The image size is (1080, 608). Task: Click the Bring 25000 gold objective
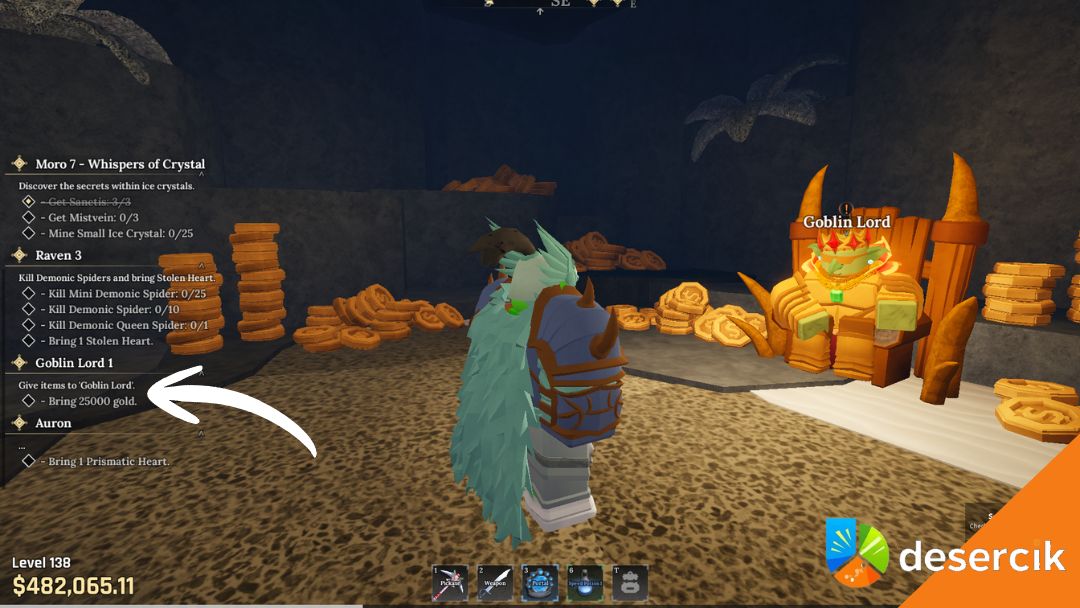(92, 402)
